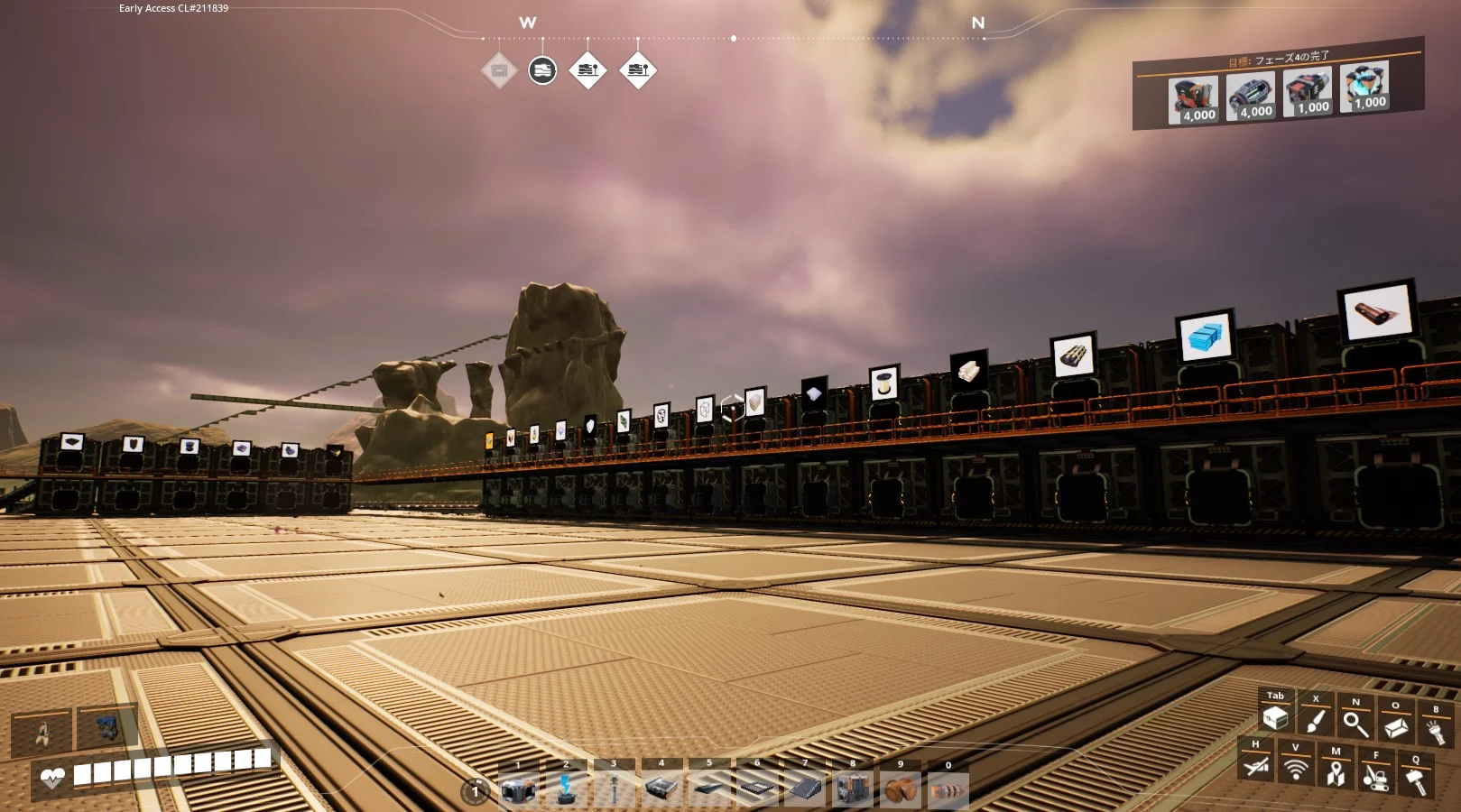The width and height of the screenshot is (1461, 812).
Task: Open the inventory chest shortcut
Action: (1275, 718)
